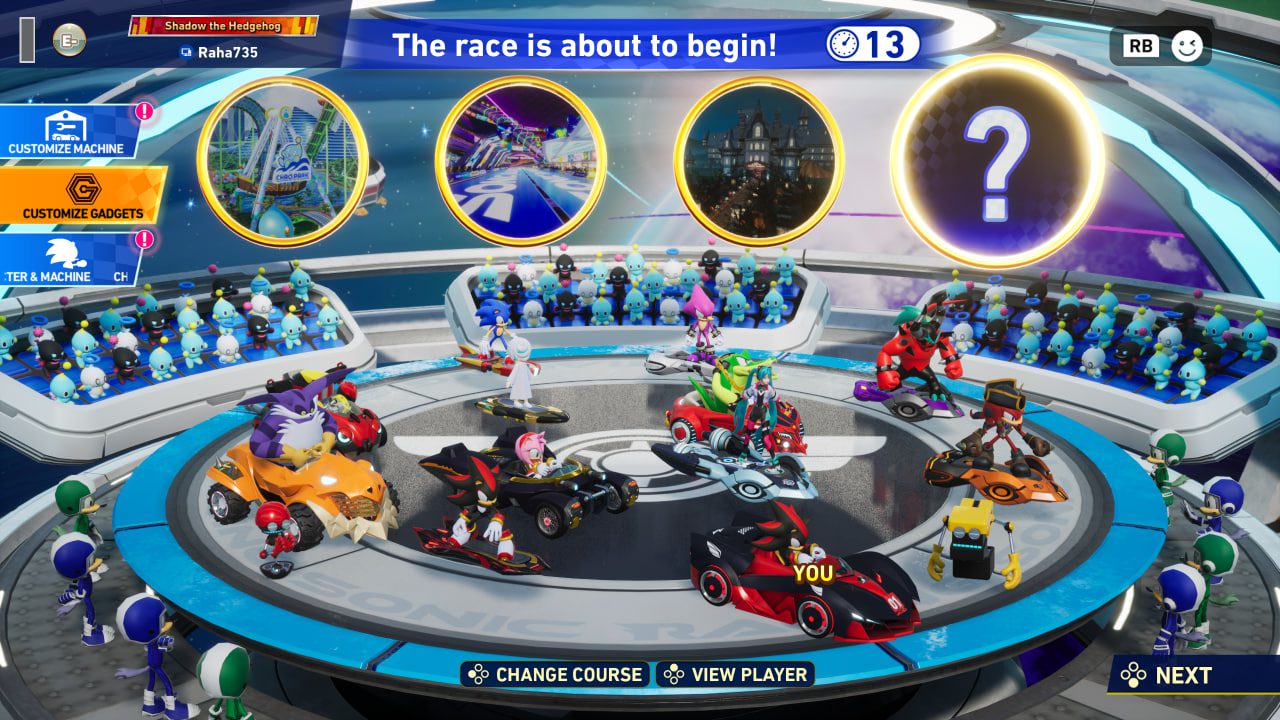
Task: Choose the neon blue speedway course
Action: pyautogui.click(x=520, y=161)
